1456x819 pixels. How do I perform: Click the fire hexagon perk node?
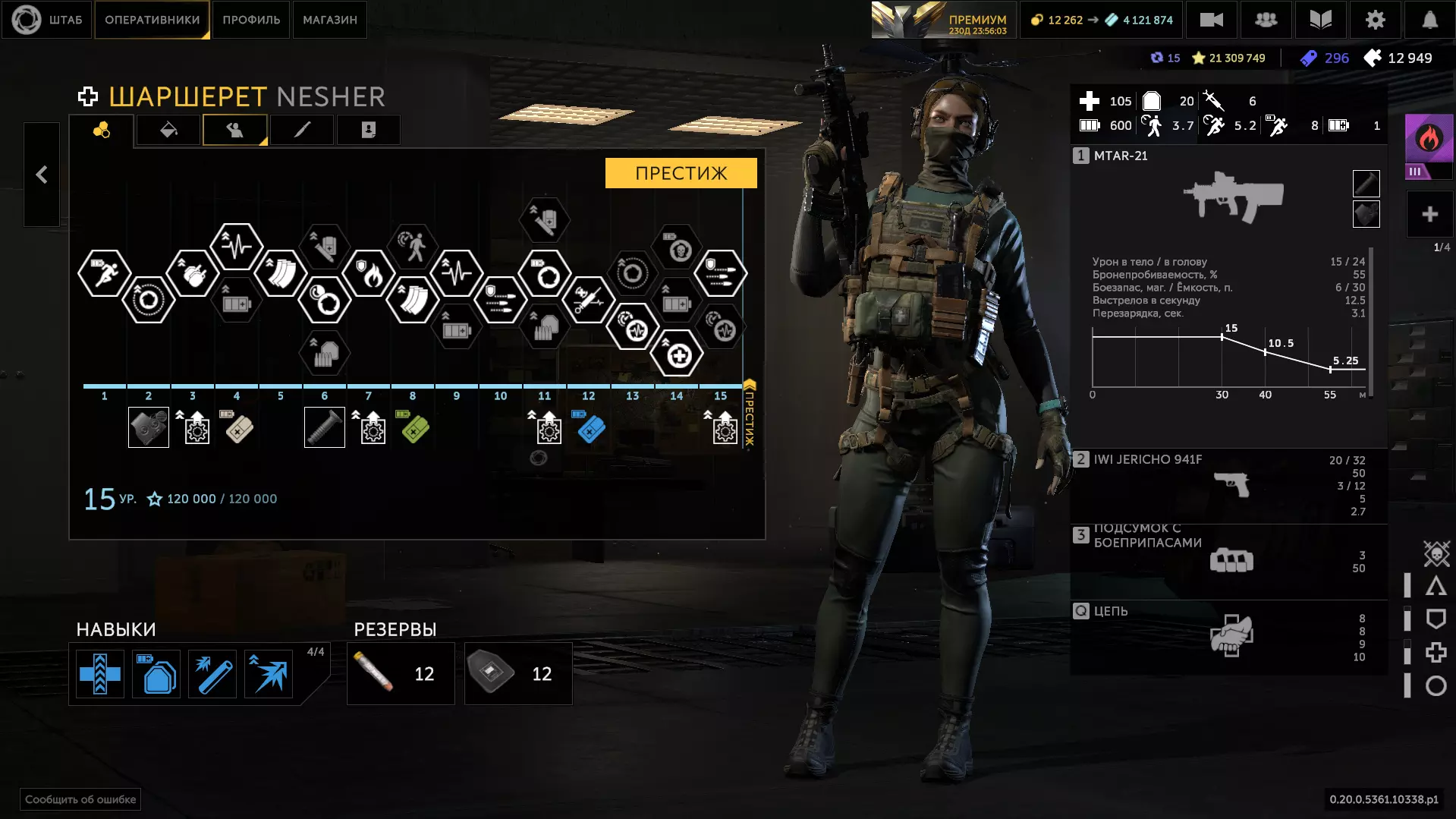click(x=369, y=274)
